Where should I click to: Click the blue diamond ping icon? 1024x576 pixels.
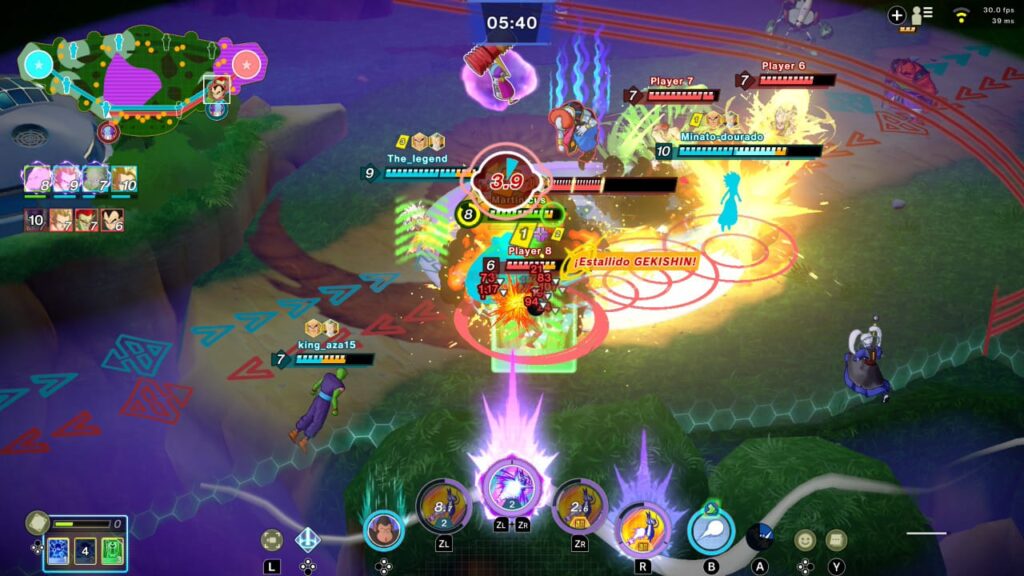(307, 540)
